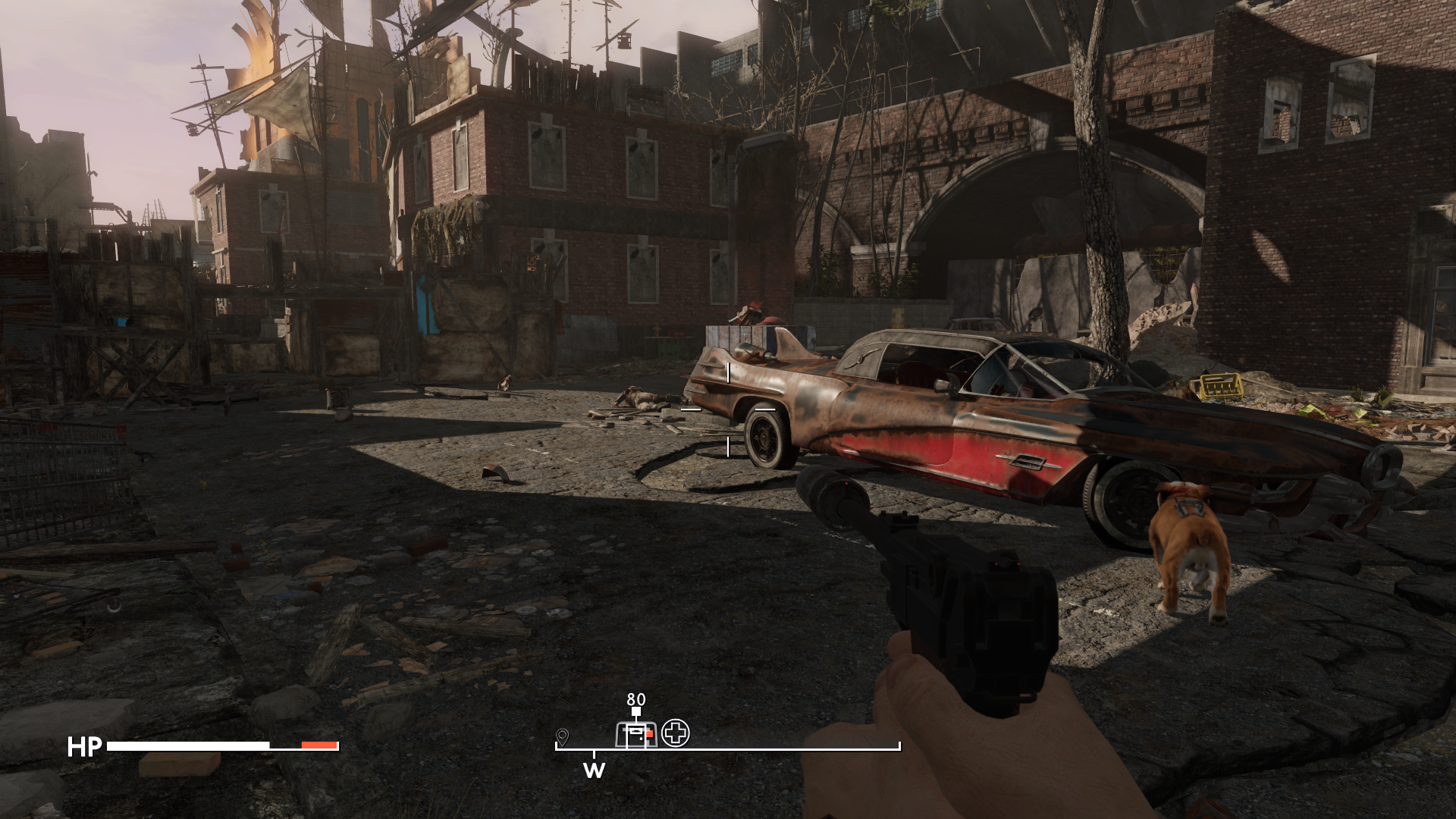The height and width of the screenshot is (819, 1456).
Task: Select the building marker on the compass
Action: 635,733
